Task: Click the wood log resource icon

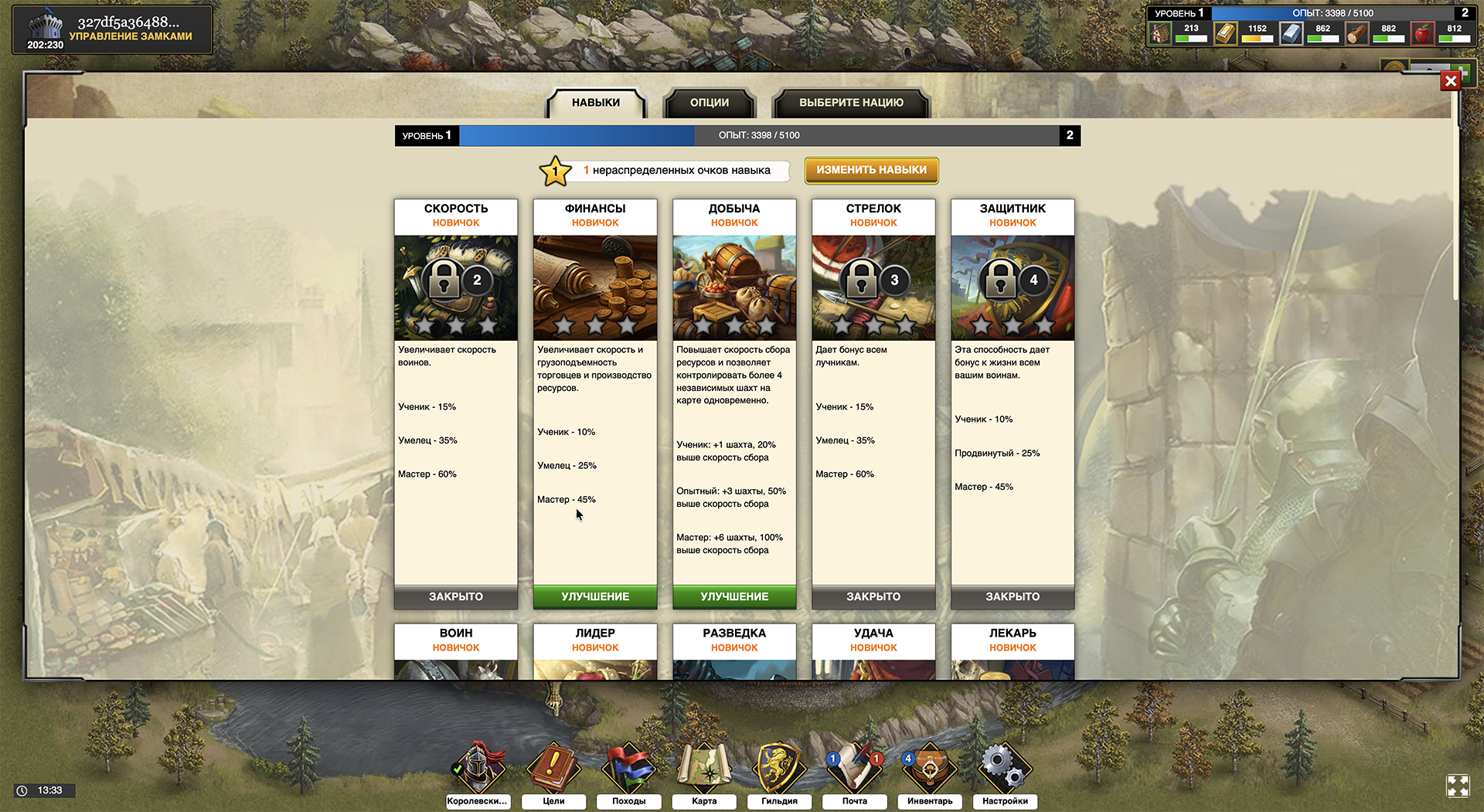Action: 1356,32
